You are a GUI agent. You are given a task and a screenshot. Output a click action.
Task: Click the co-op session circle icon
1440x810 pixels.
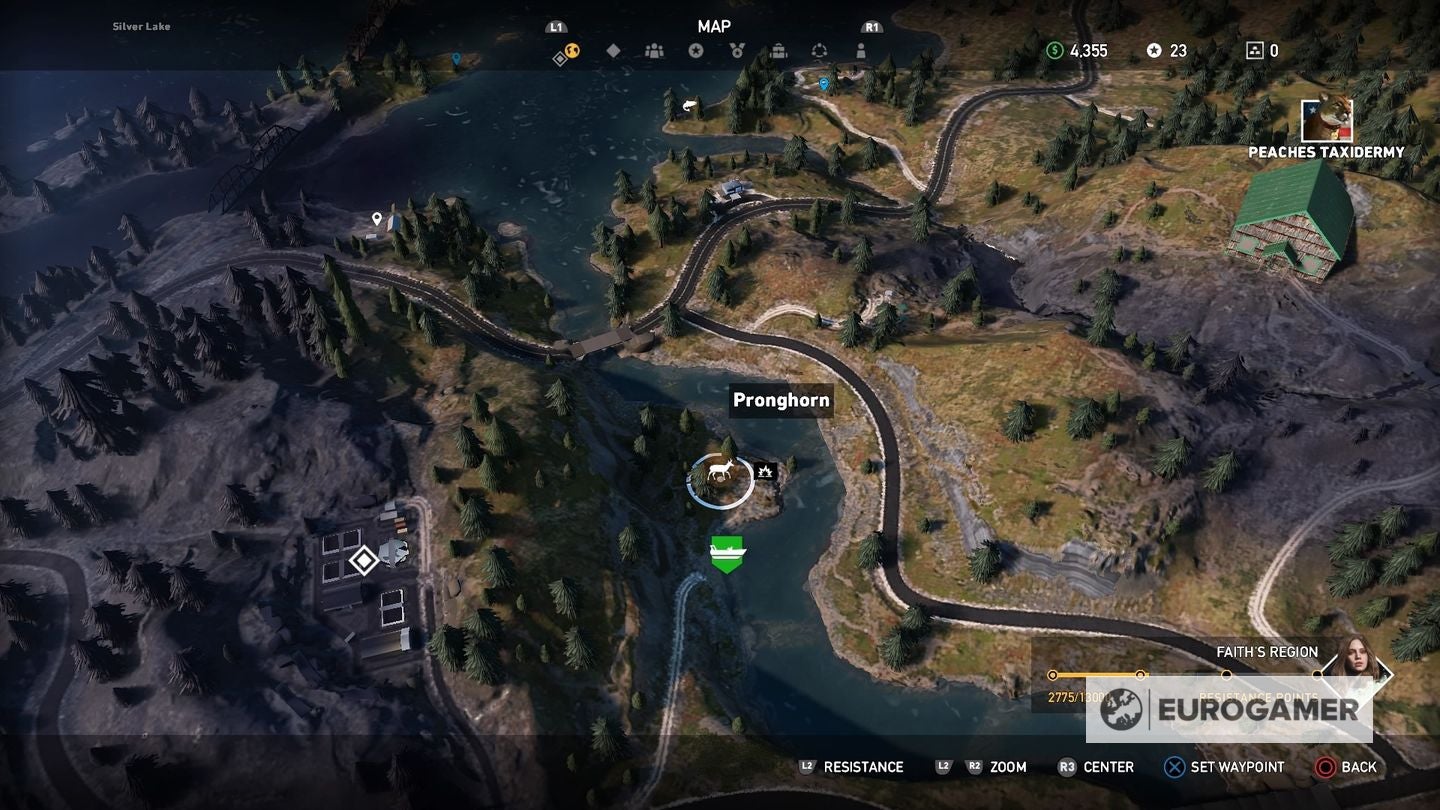(x=821, y=50)
